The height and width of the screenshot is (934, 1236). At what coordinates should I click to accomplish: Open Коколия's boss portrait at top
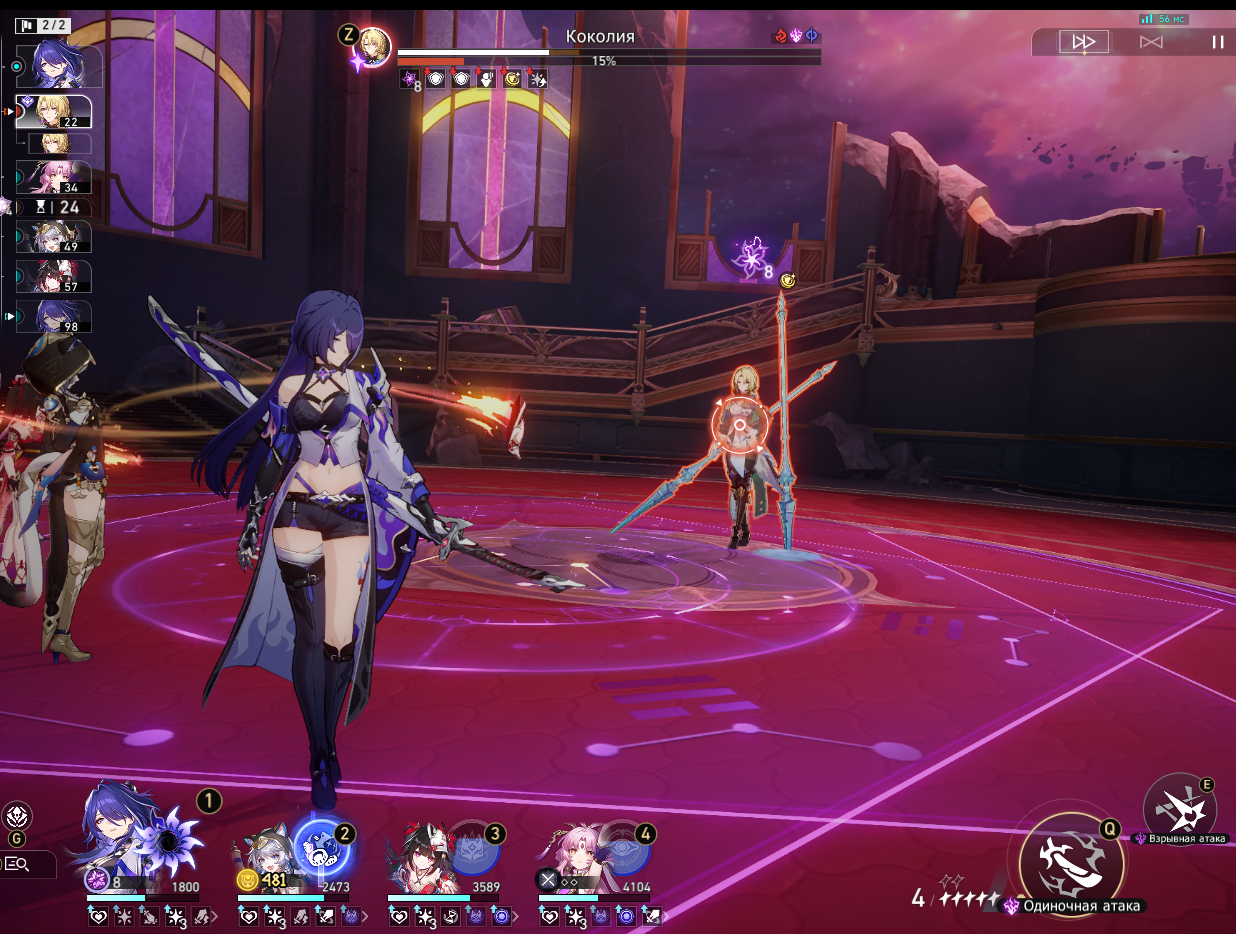pyautogui.click(x=374, y=46)
